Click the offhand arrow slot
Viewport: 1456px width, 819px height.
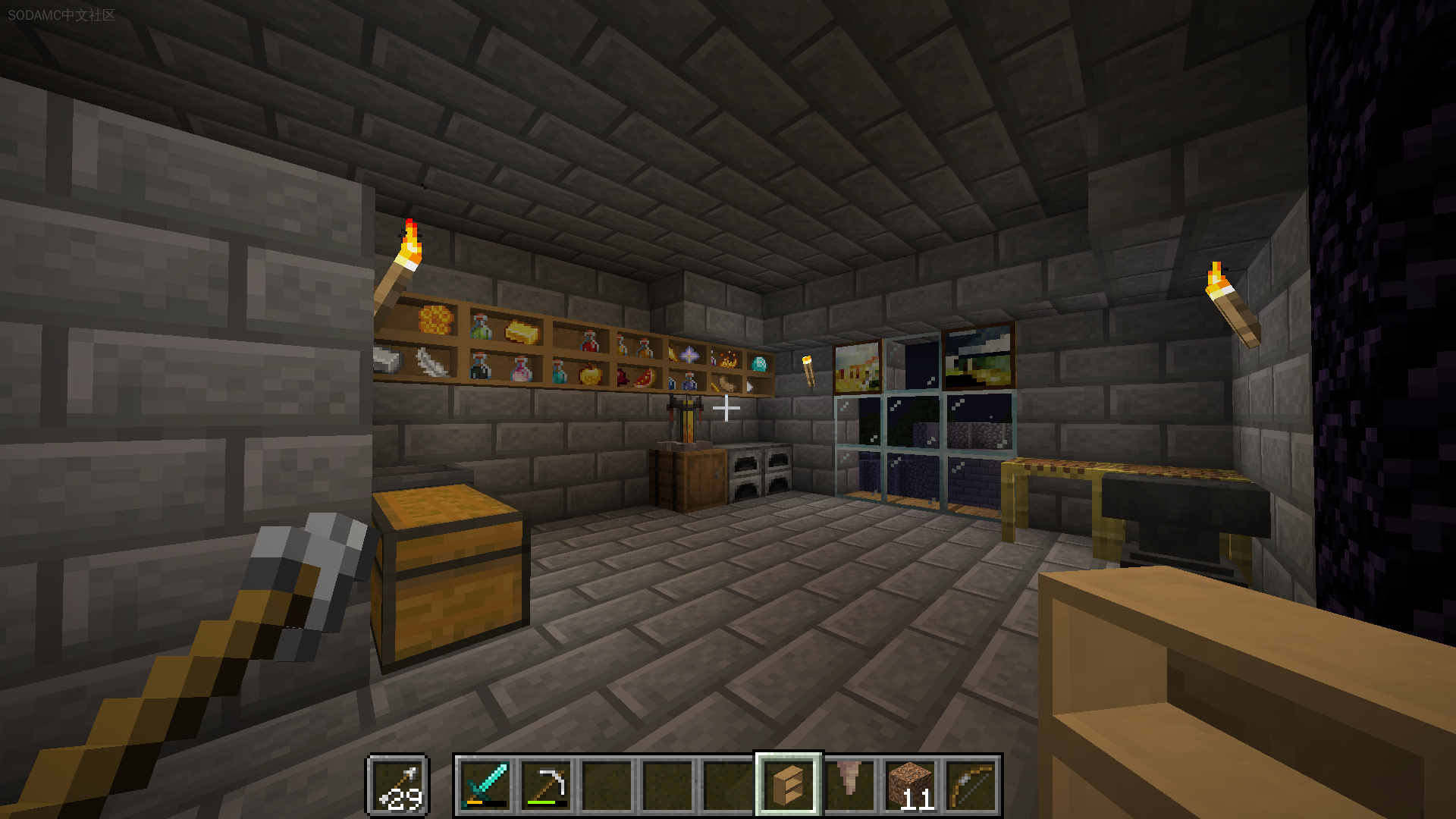coord(399,786)
